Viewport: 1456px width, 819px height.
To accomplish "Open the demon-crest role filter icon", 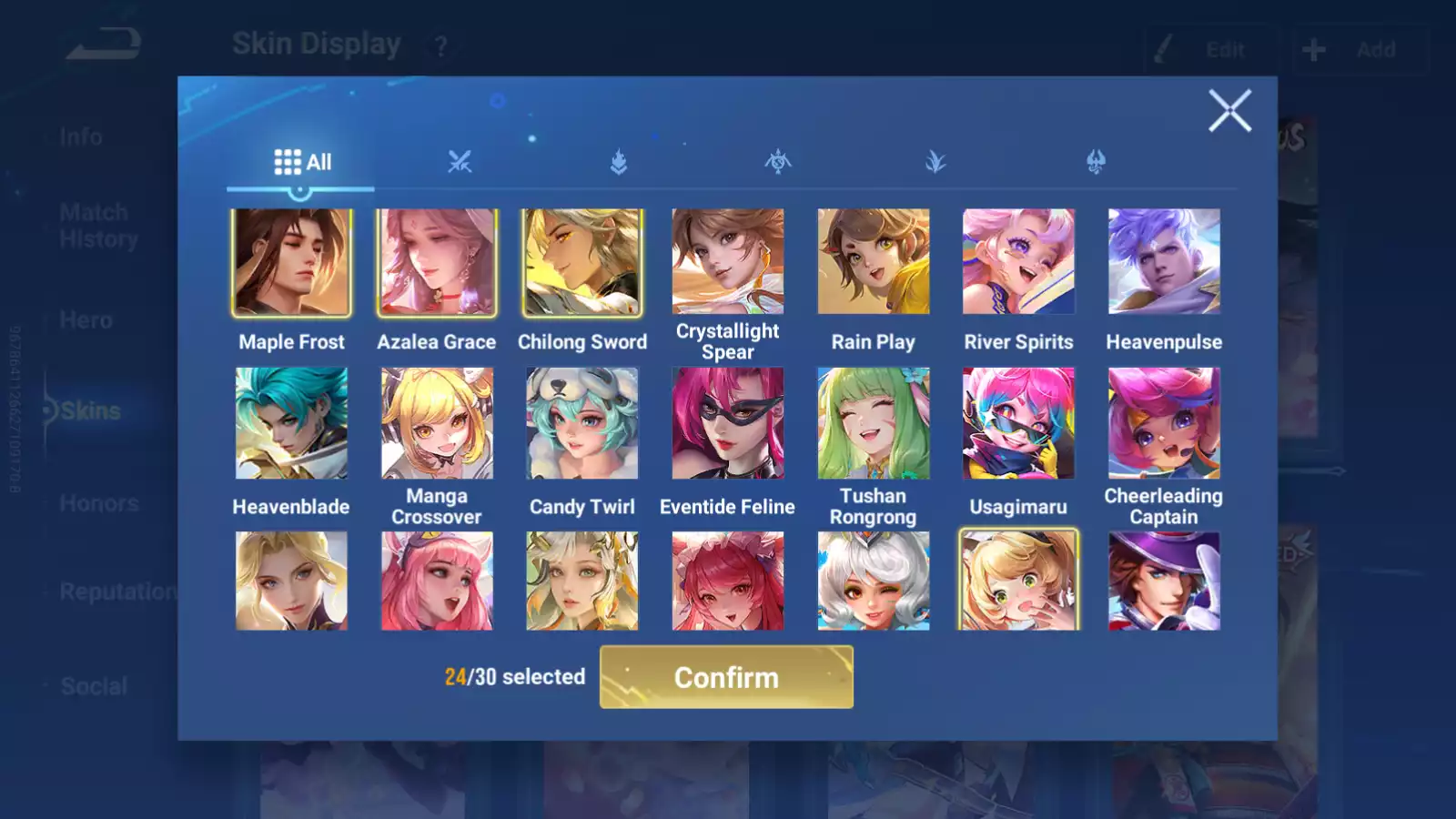I will 1095,161.
